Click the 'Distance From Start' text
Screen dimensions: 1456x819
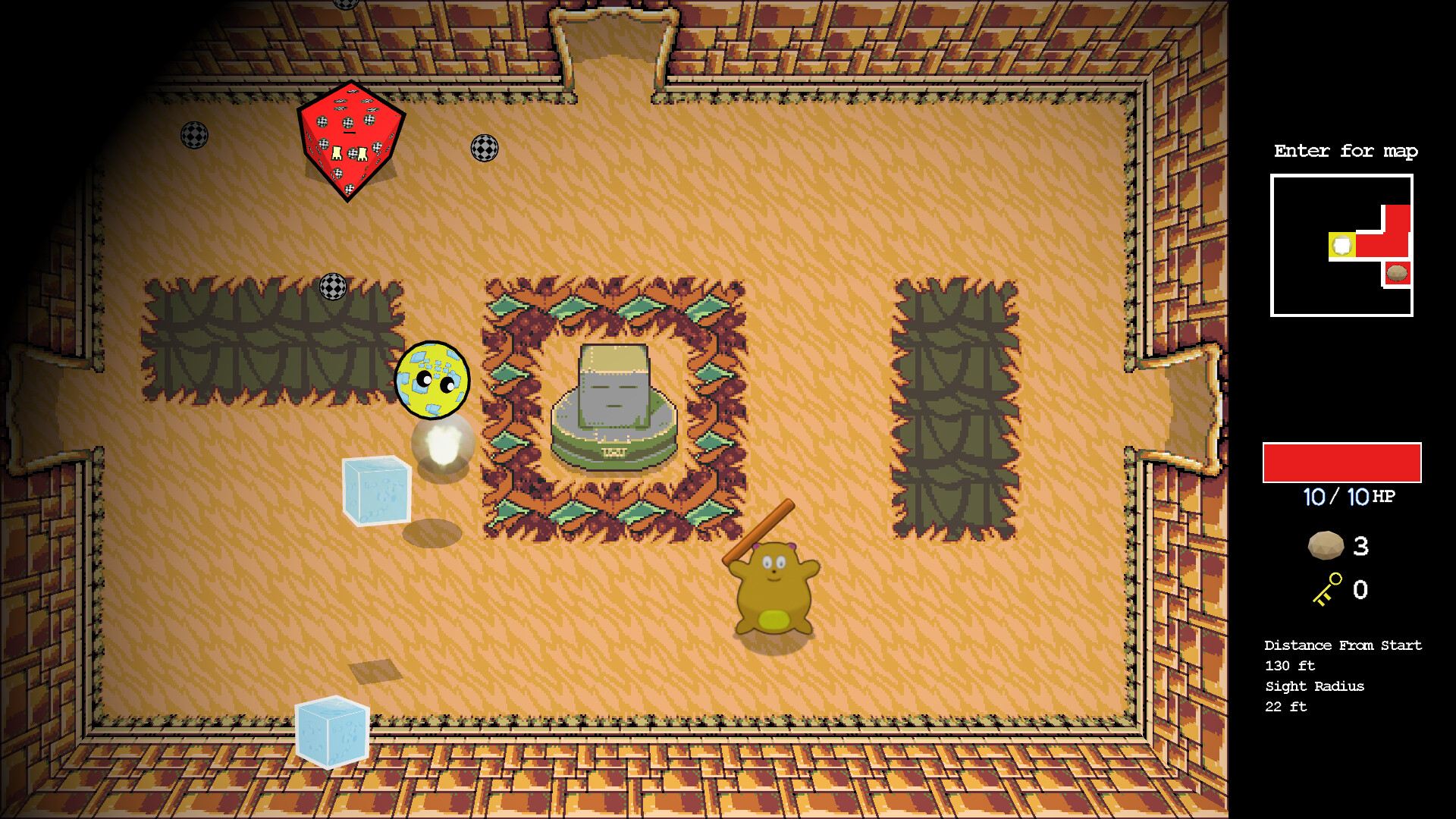[x=1343, y=645]
